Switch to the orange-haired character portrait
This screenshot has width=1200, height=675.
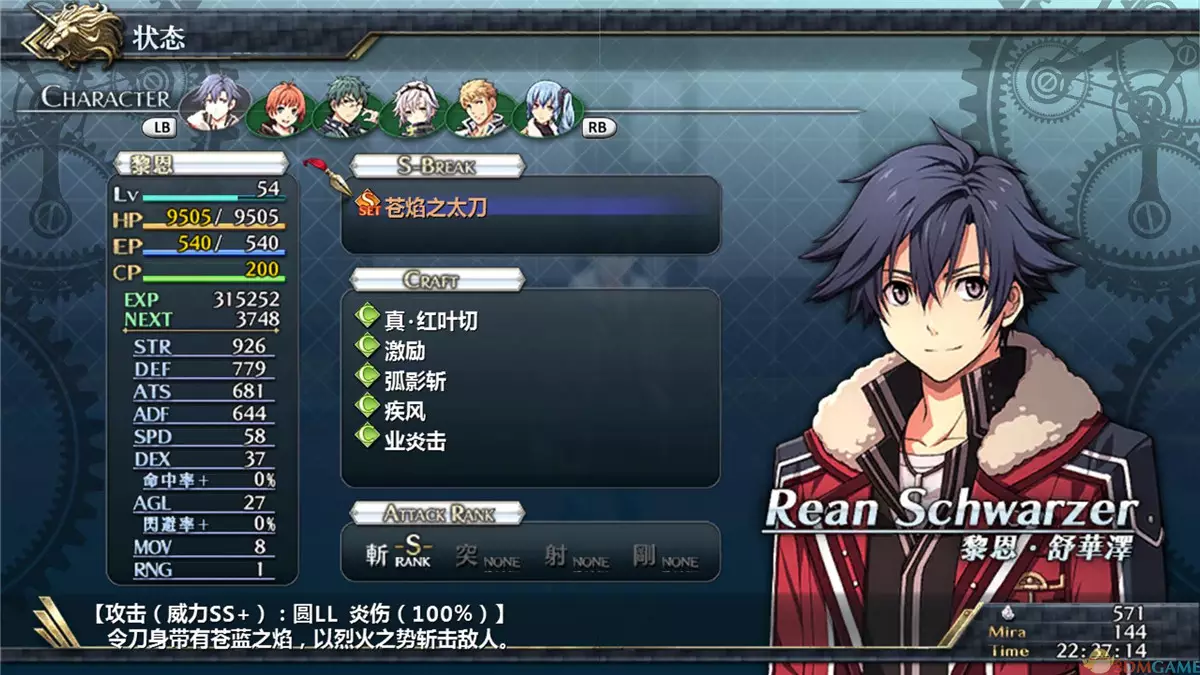point(274,110)
